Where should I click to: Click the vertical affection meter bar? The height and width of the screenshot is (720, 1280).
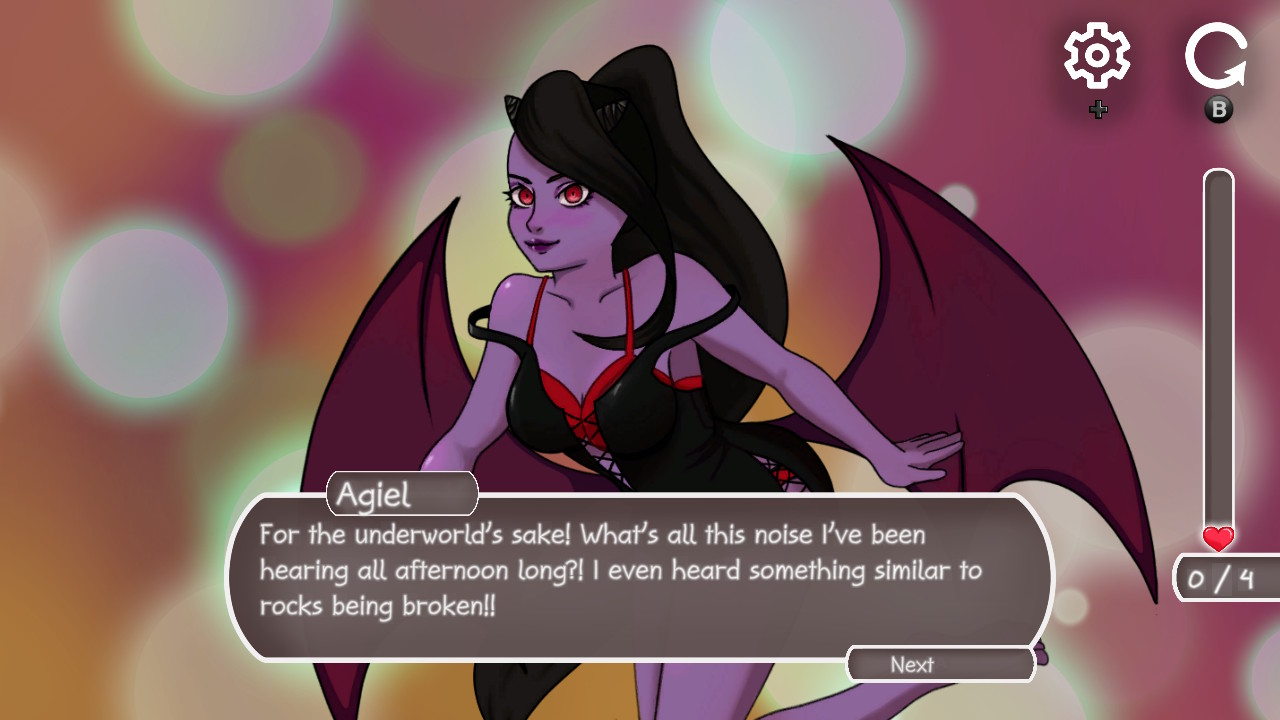pyautogui.click(x=1216, y=350)
